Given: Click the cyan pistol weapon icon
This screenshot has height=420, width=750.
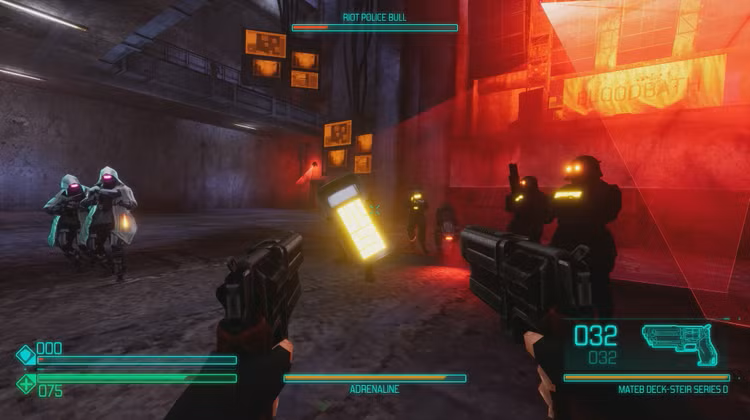Looking at the screenshot, I should 678,341.
